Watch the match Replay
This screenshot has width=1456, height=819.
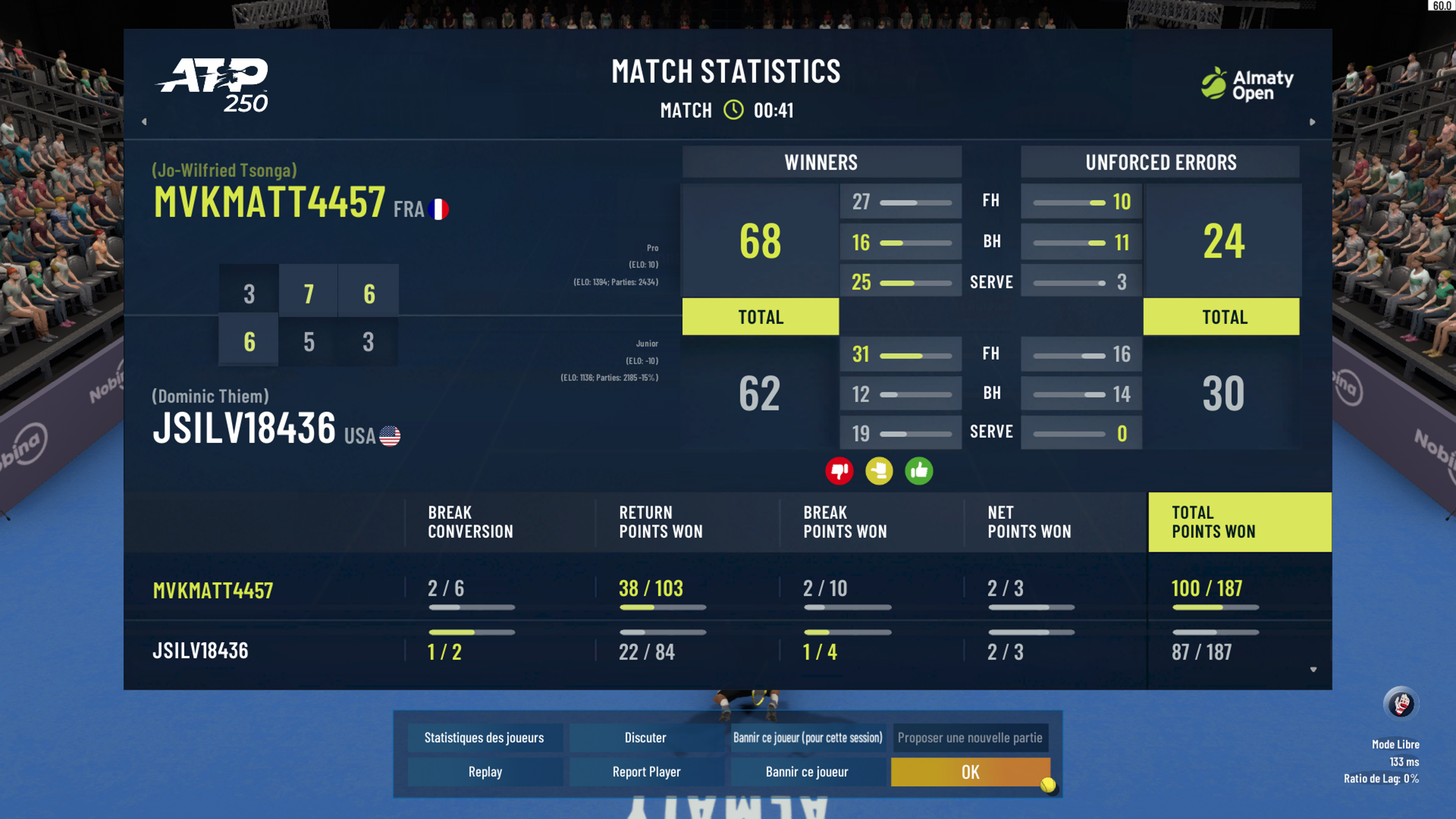[x=485, y=772]
